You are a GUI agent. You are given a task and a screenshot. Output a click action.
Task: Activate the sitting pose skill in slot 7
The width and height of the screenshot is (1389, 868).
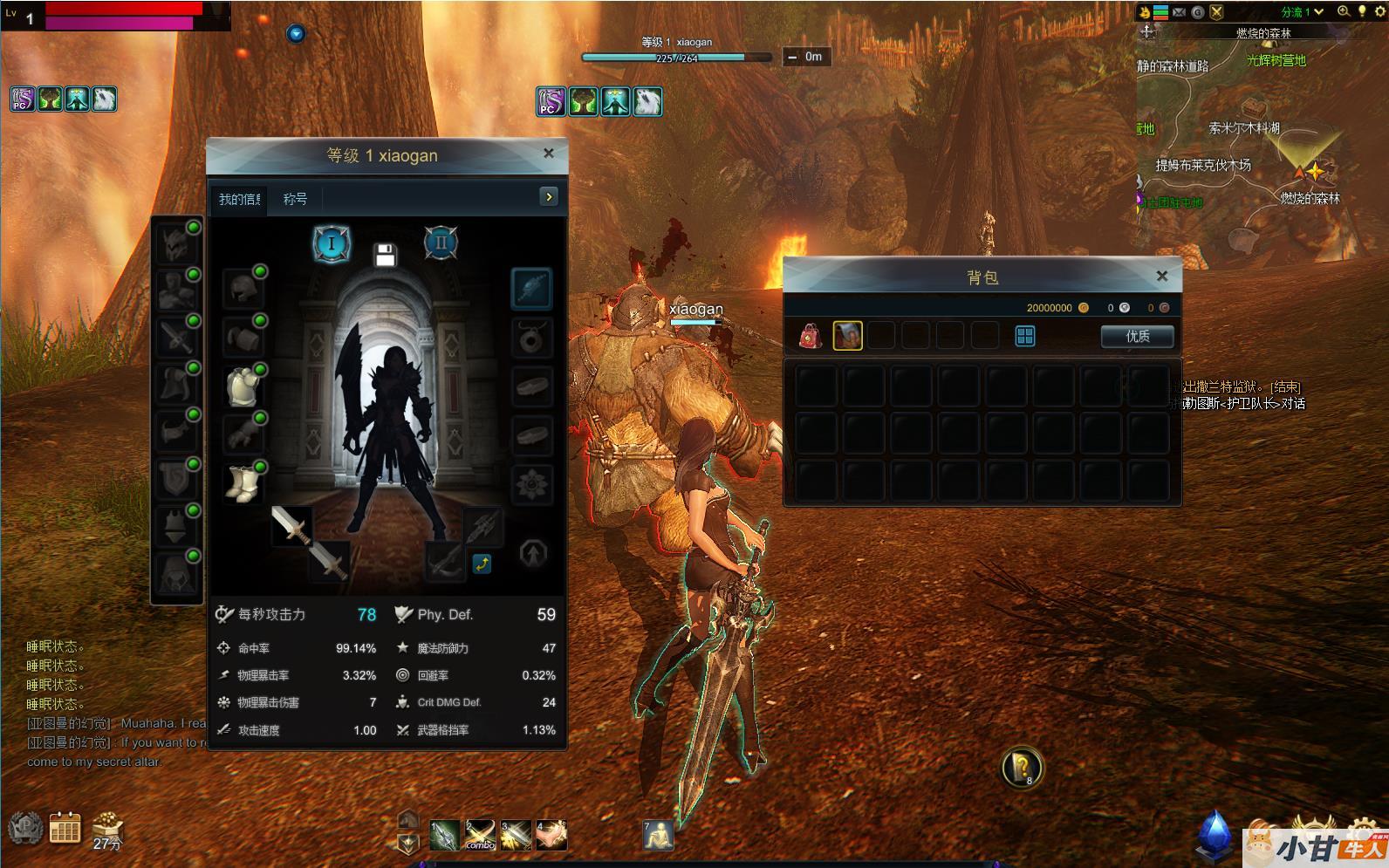click(659, 835)
